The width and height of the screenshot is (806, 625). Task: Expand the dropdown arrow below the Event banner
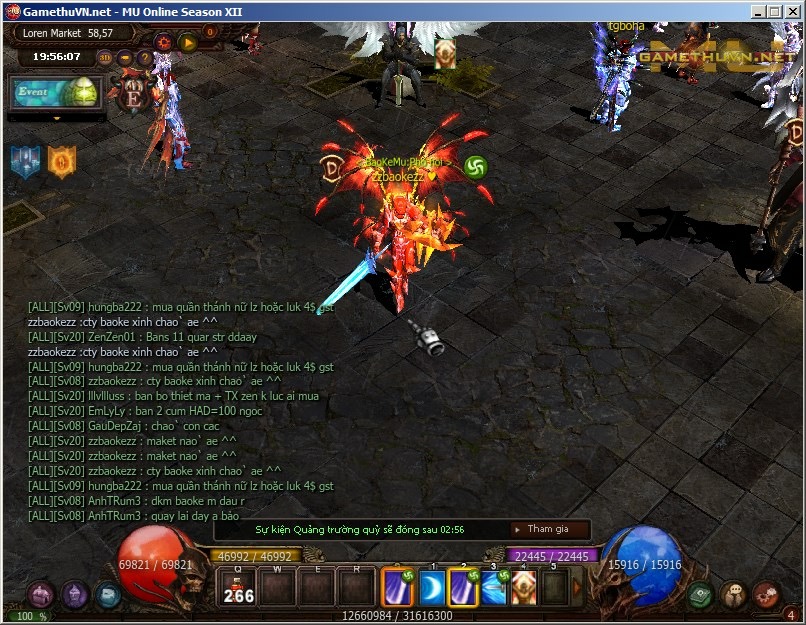click(x=56, y=117)
